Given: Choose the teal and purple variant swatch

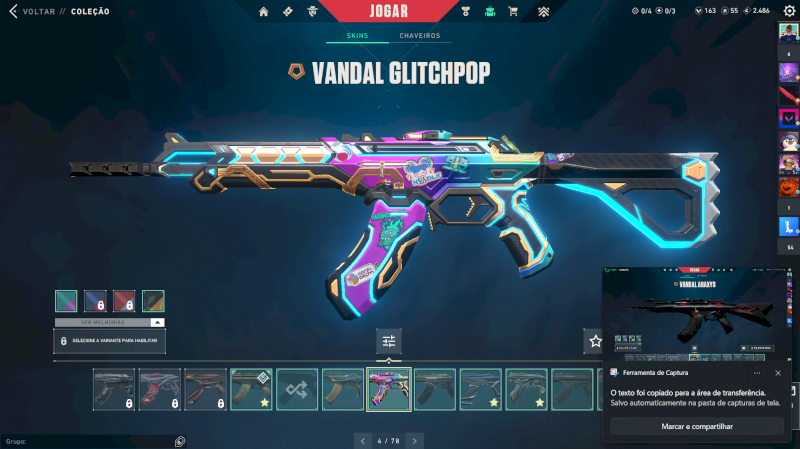Looking at the screenshot, I should [66, 301].
